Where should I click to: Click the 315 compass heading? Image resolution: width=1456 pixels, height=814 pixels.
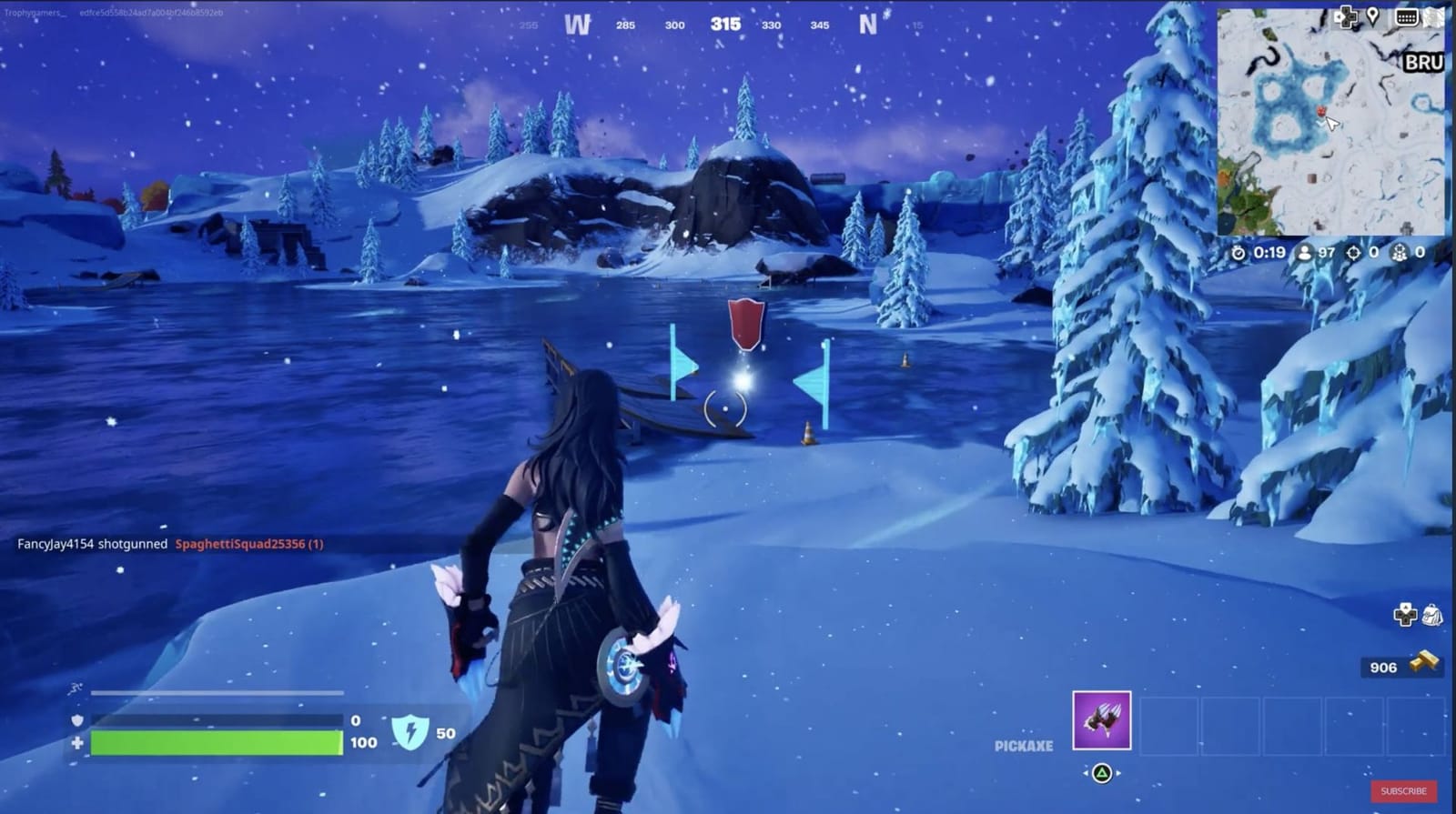[725, 27]
